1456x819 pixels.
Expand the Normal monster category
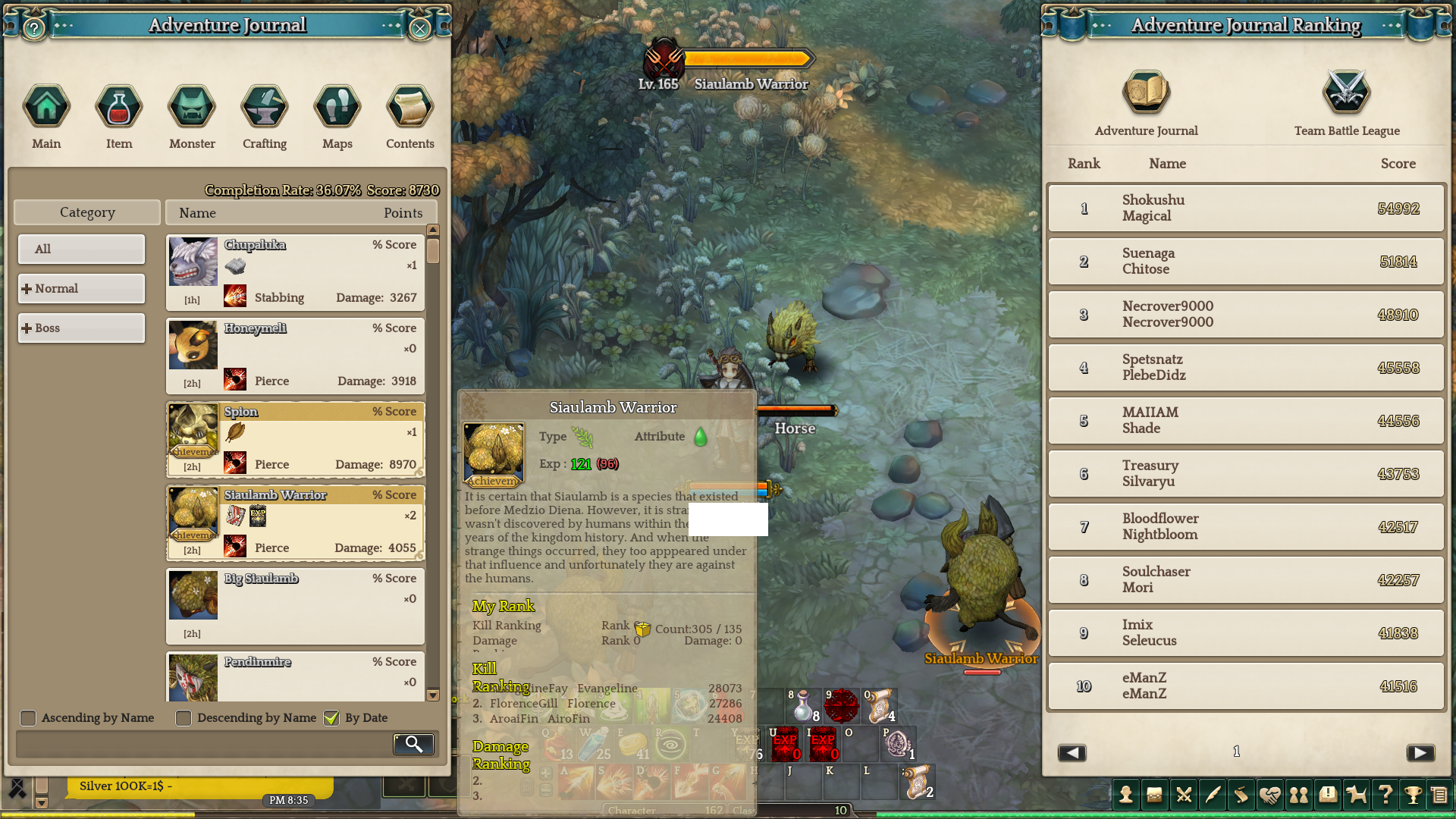click(x=81, y=288)
